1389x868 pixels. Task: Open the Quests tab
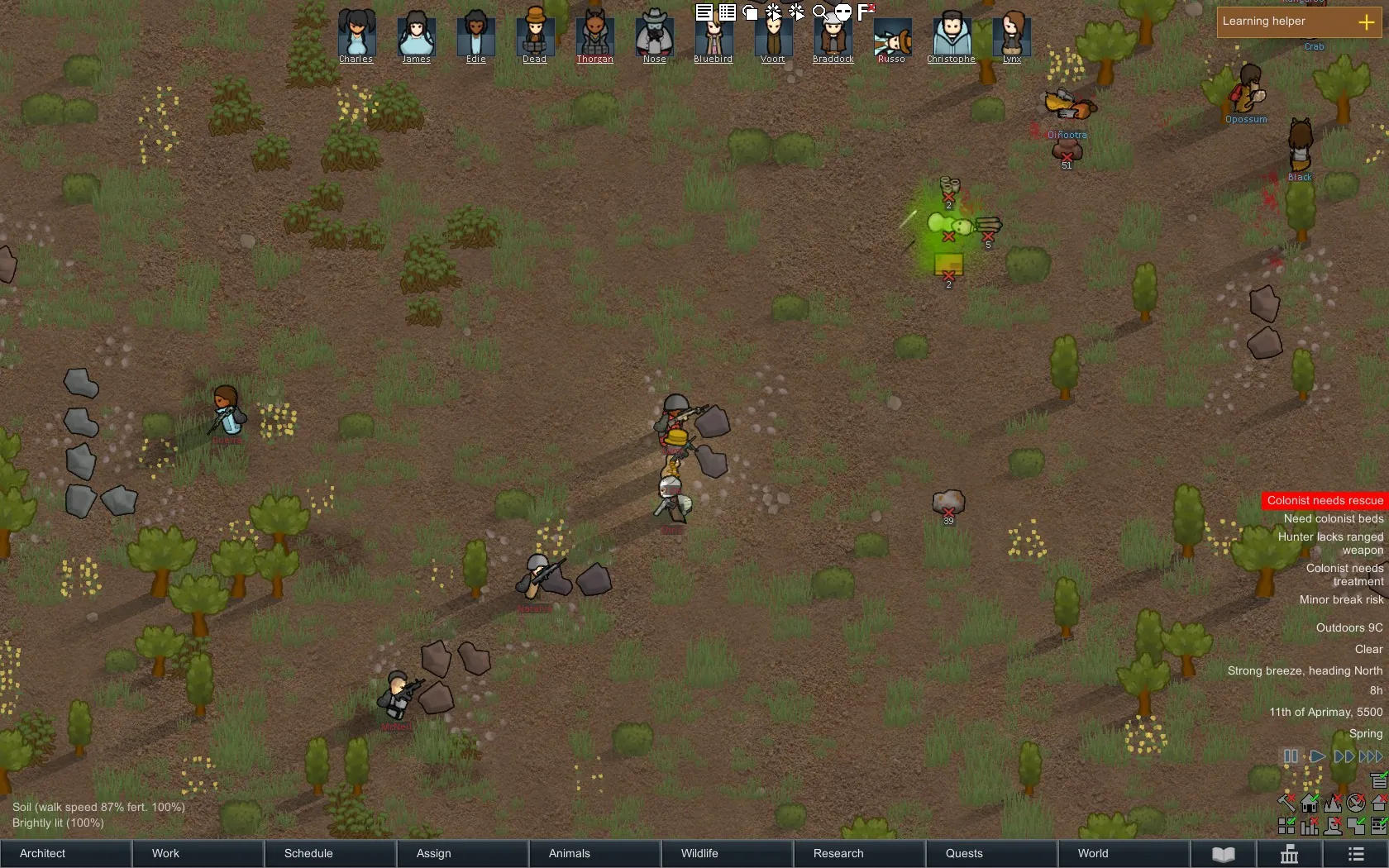coord(992,853)
